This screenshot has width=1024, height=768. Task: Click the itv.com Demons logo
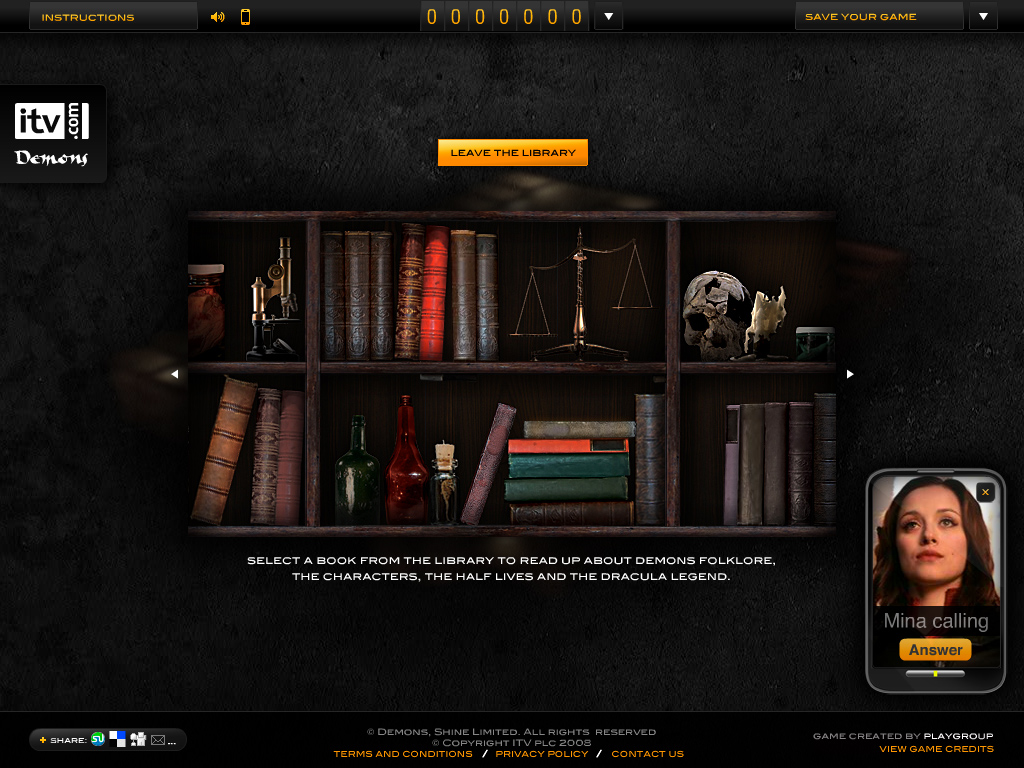point(52,133)
